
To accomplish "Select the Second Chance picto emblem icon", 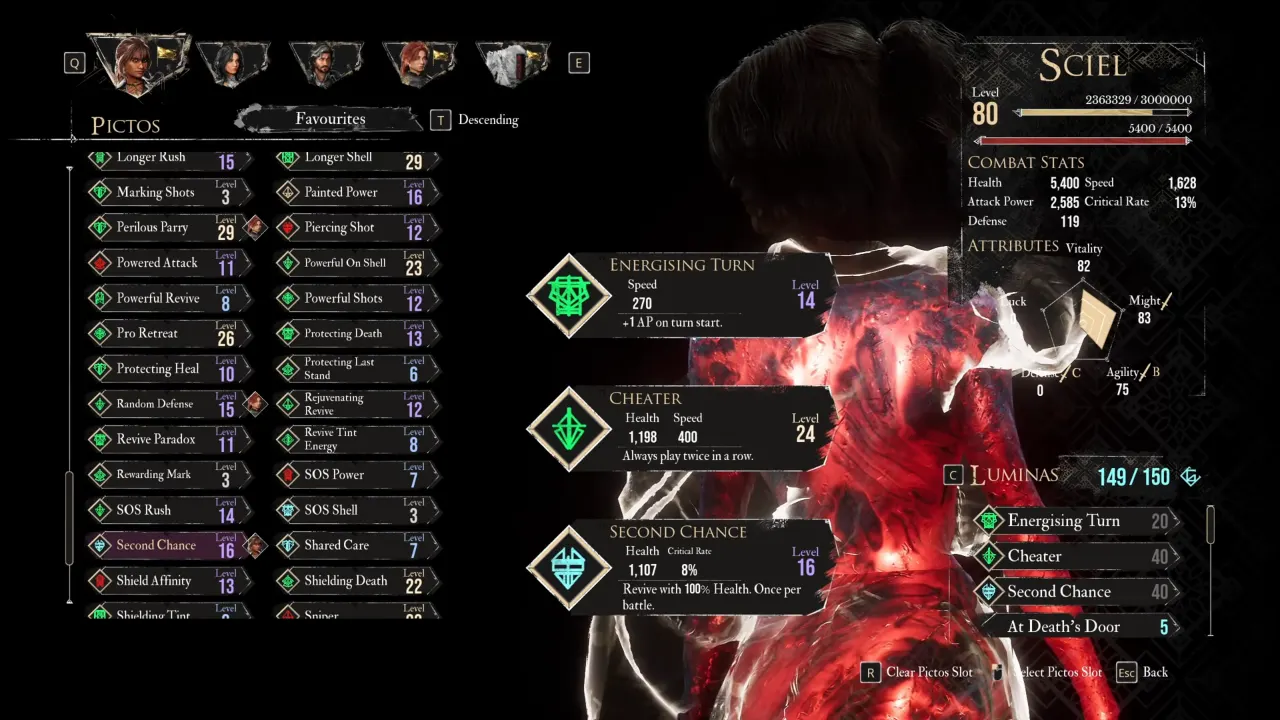I will (x=568, y=563).
